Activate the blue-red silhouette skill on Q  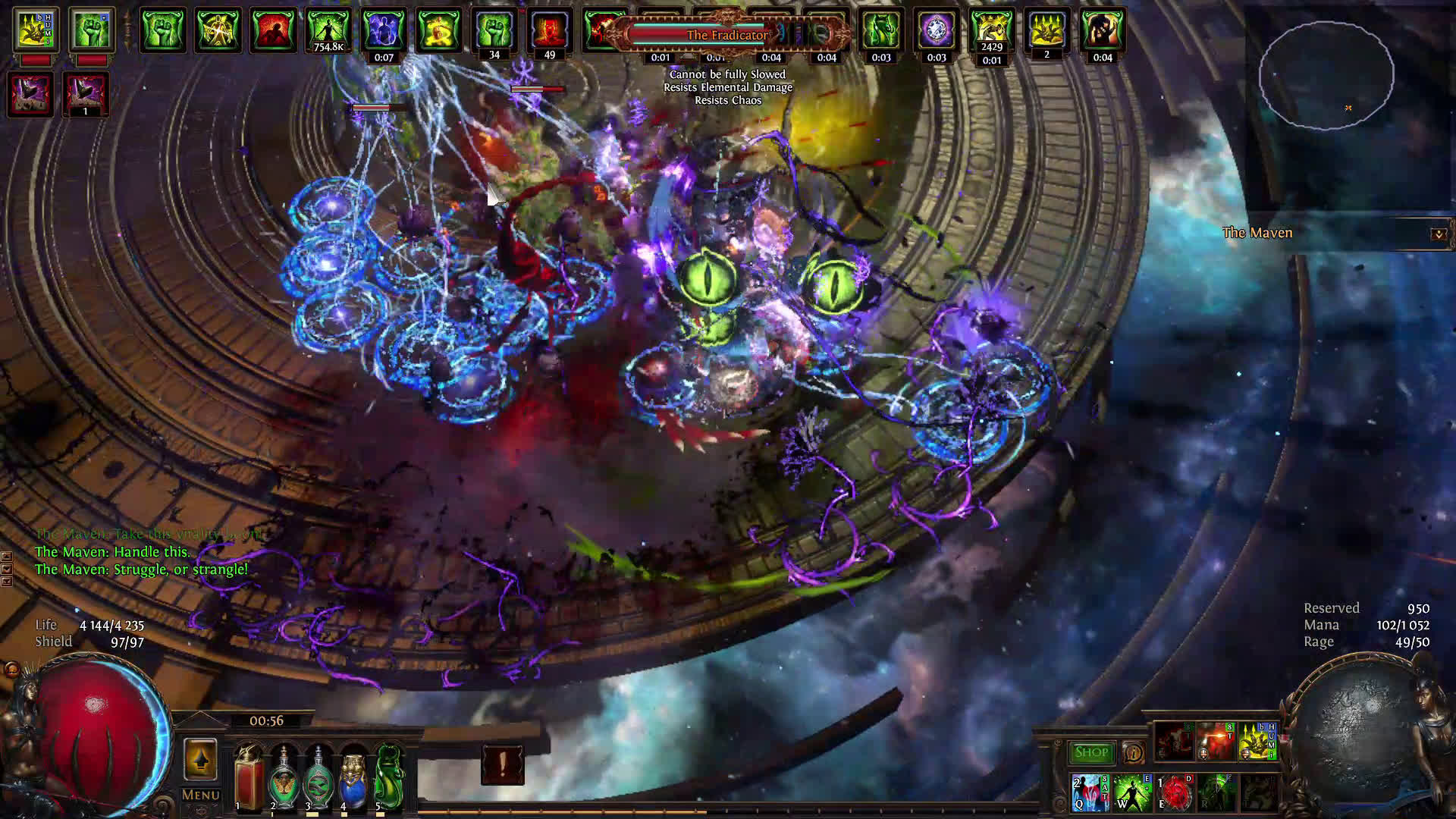pyautogui.click(x=1090, y=792)
